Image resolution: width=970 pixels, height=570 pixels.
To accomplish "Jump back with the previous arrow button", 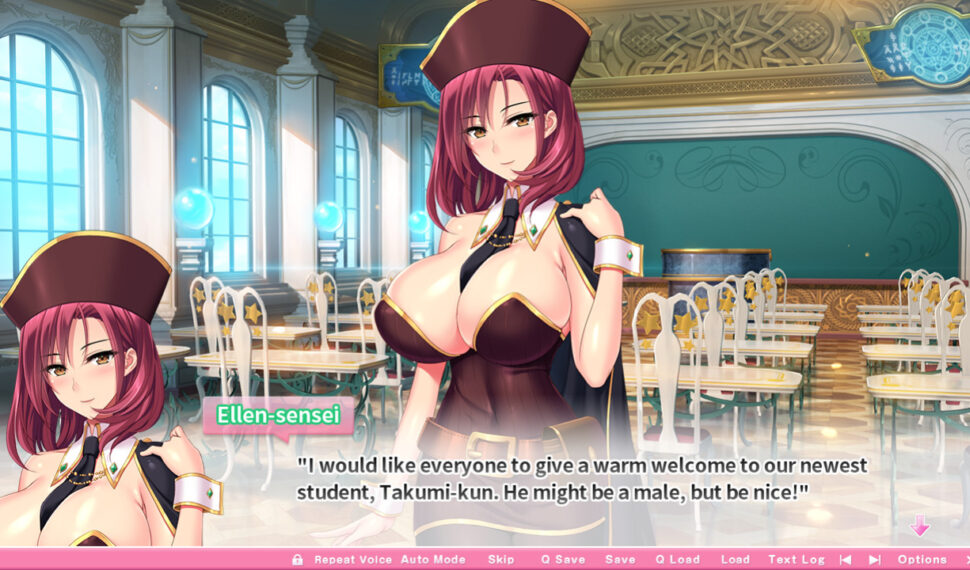I will point(846,560).
